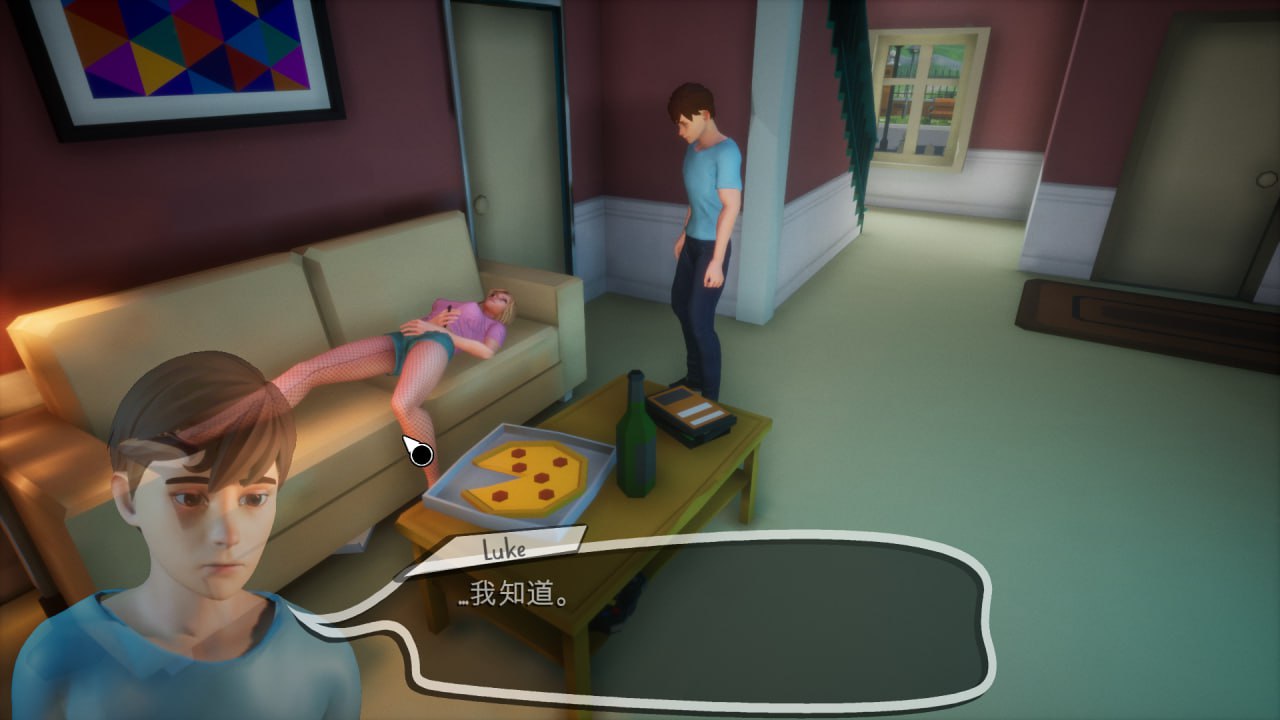
Task: Click the Luke name tag
Action: (x=505, y=548)
